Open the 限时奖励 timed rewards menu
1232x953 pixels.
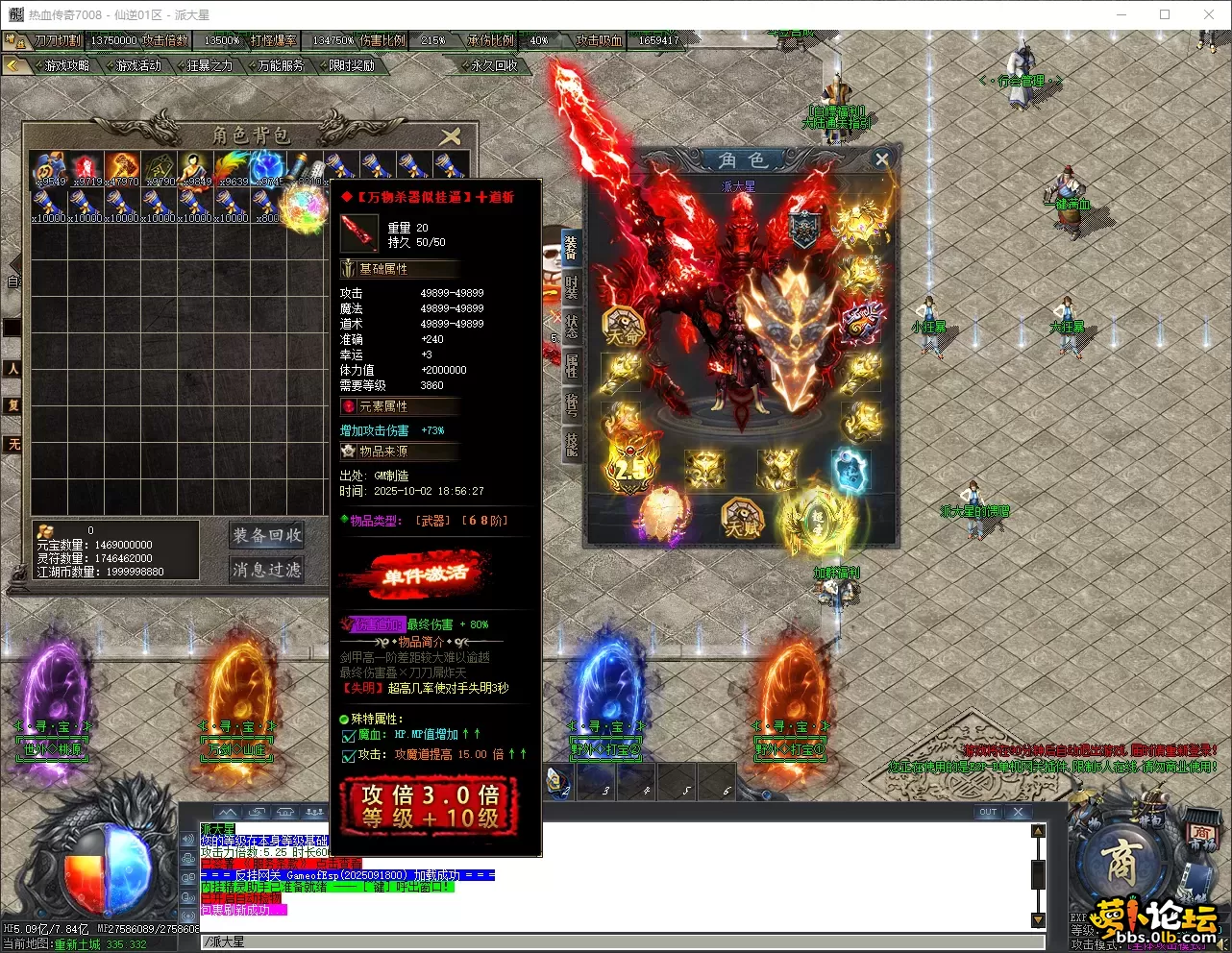352,65
